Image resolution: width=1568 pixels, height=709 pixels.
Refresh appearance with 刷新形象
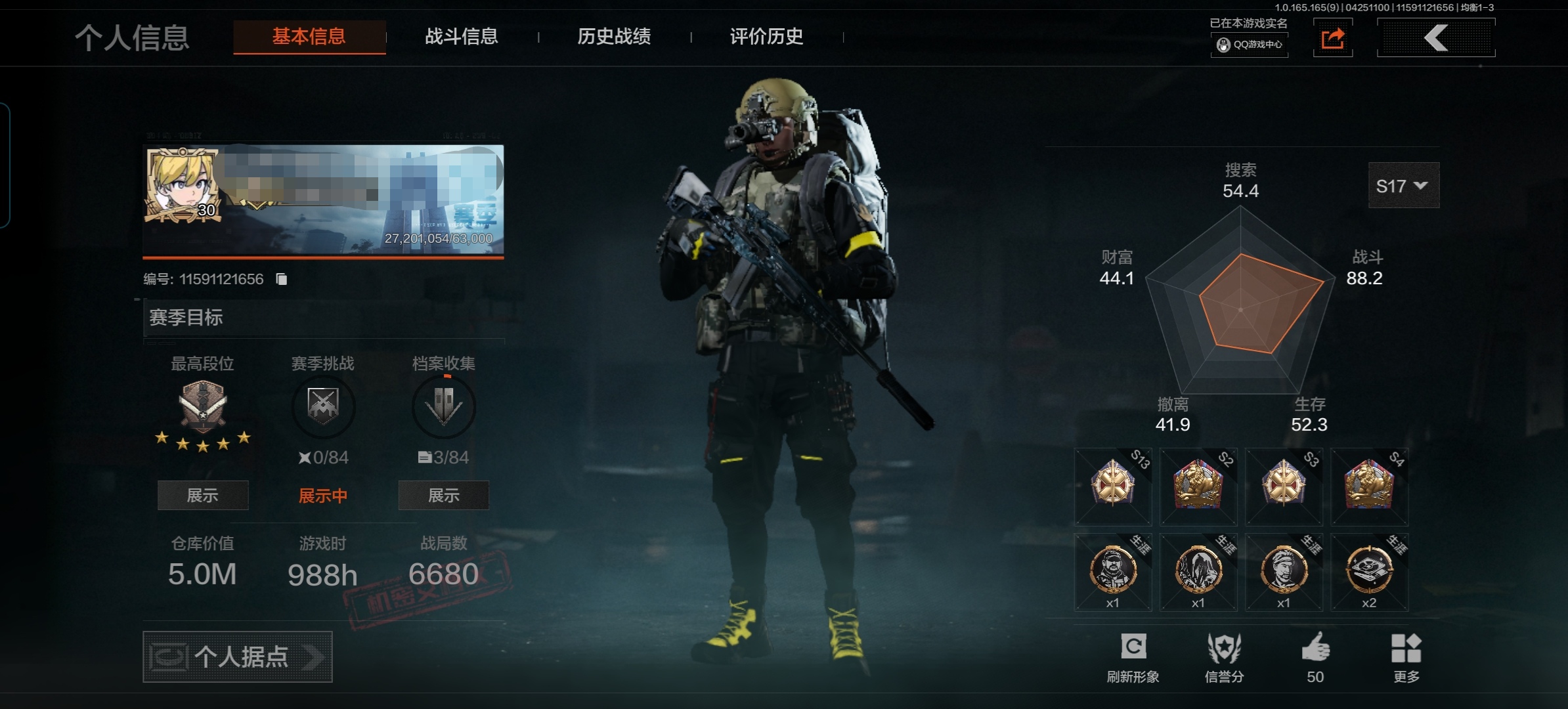1133,658
